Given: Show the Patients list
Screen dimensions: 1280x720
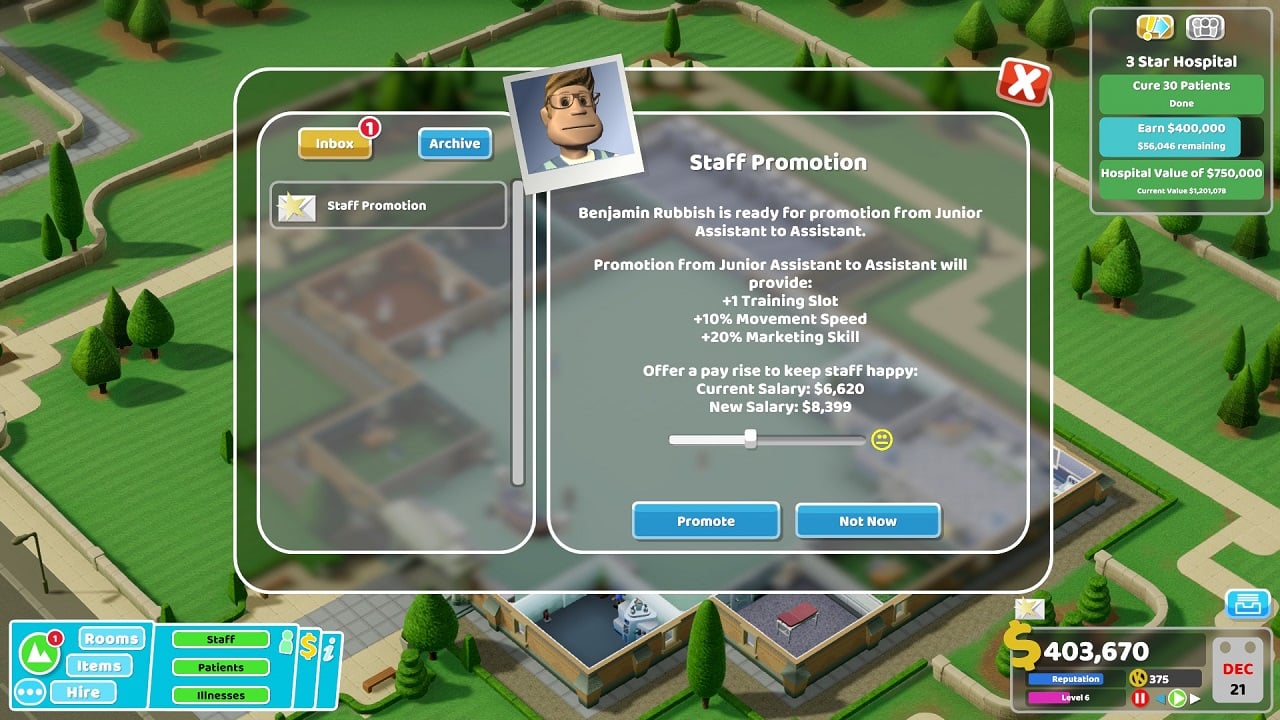Looking at the screenshot, I should (221, 667).
